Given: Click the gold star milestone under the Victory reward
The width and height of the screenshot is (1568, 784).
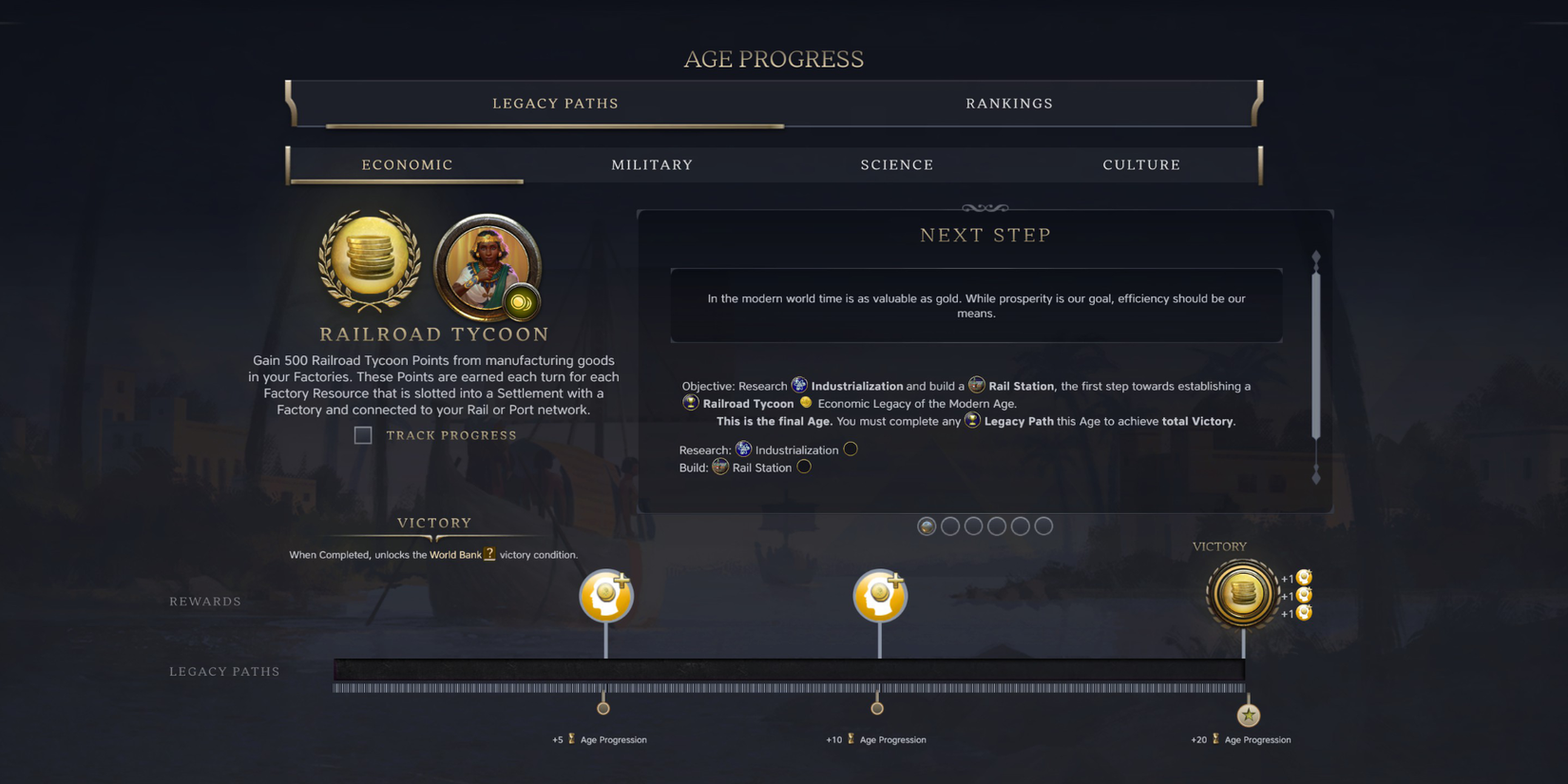Looking at the screenshot, I should point(1249,714).
